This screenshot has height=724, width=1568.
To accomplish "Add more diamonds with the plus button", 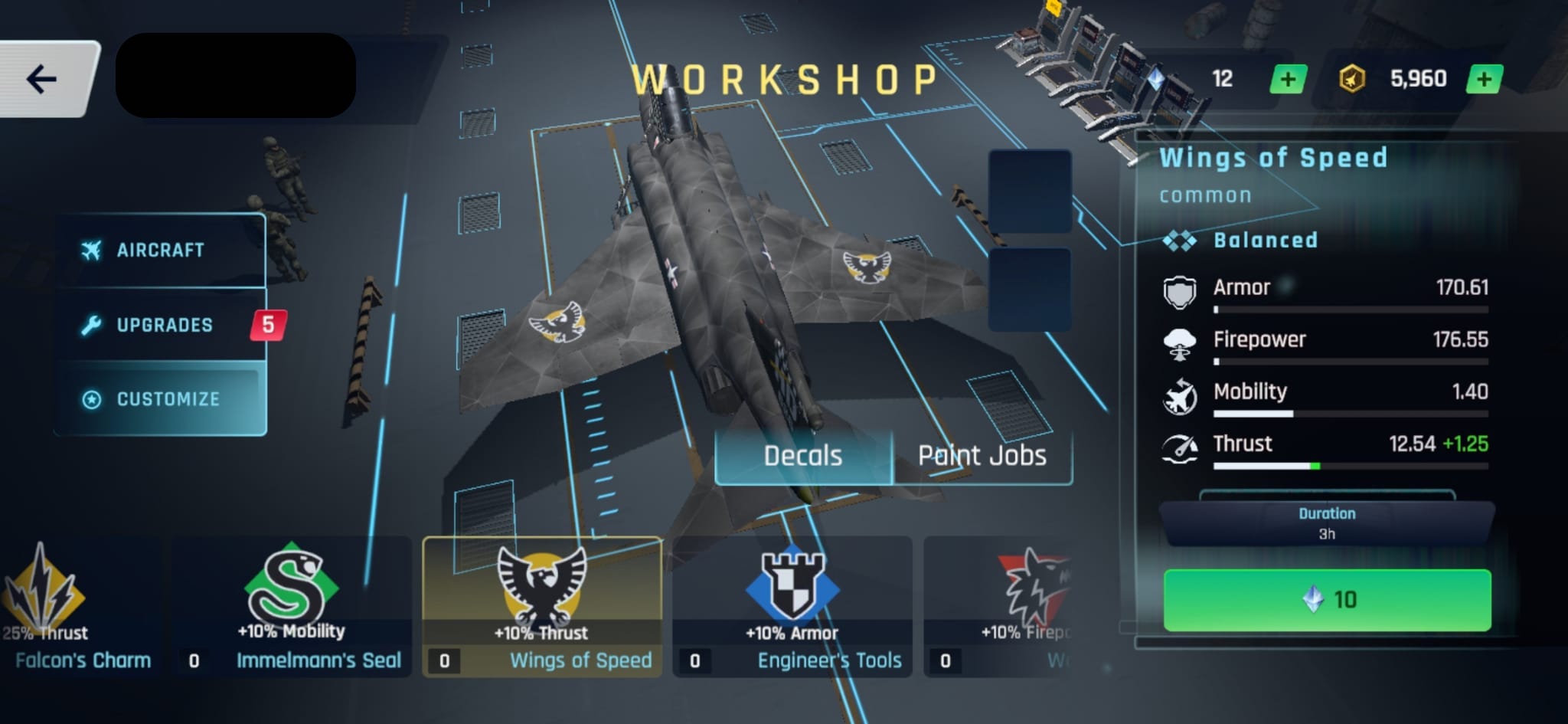I will (1288, 79).
